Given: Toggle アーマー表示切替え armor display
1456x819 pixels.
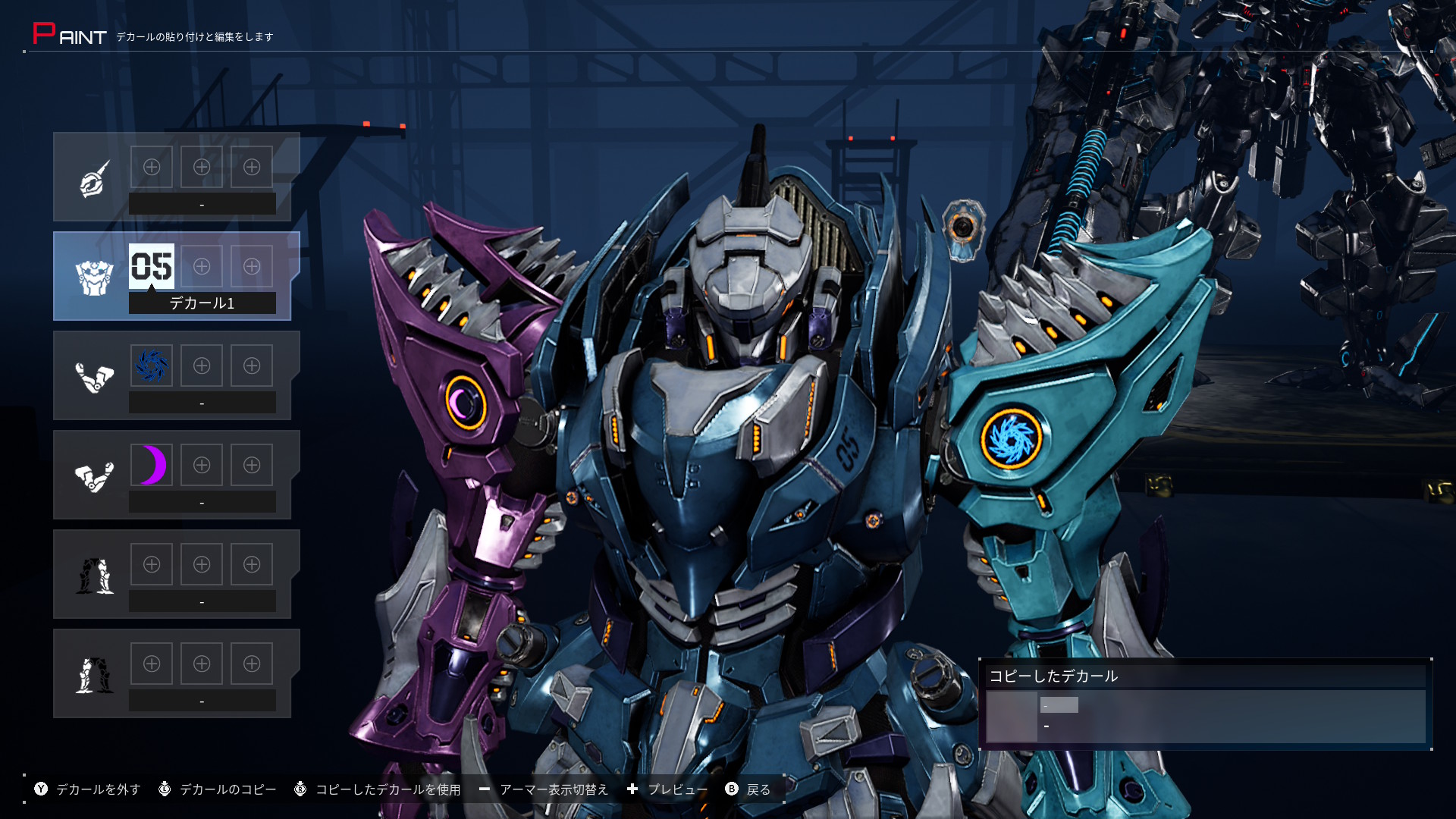Looking at the screenshot, I should [544, 789].
